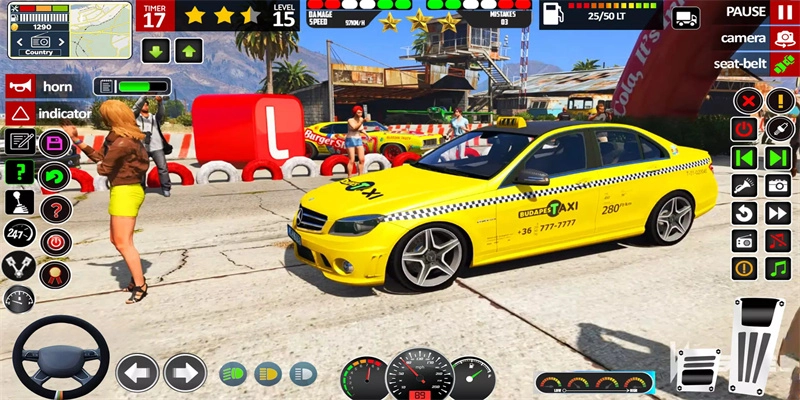Take a photo with the camera icon
800x400 pixels.
[778, 185]
